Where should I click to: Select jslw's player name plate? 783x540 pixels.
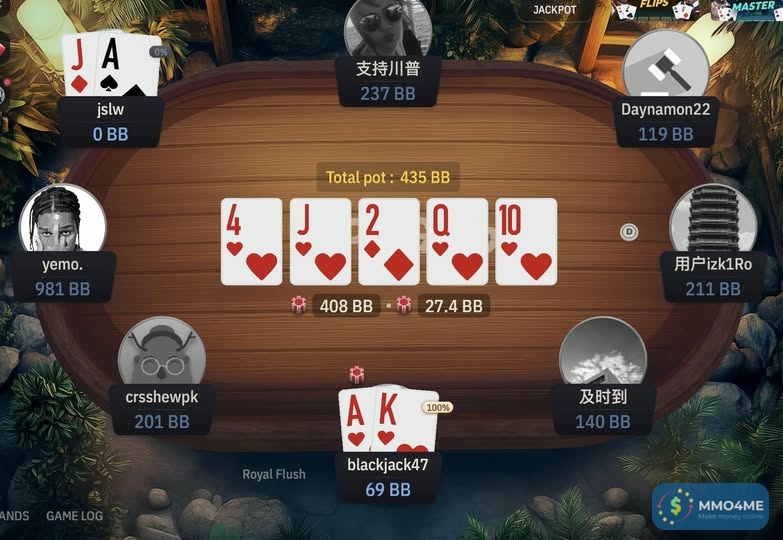click(x=111, y=120)
